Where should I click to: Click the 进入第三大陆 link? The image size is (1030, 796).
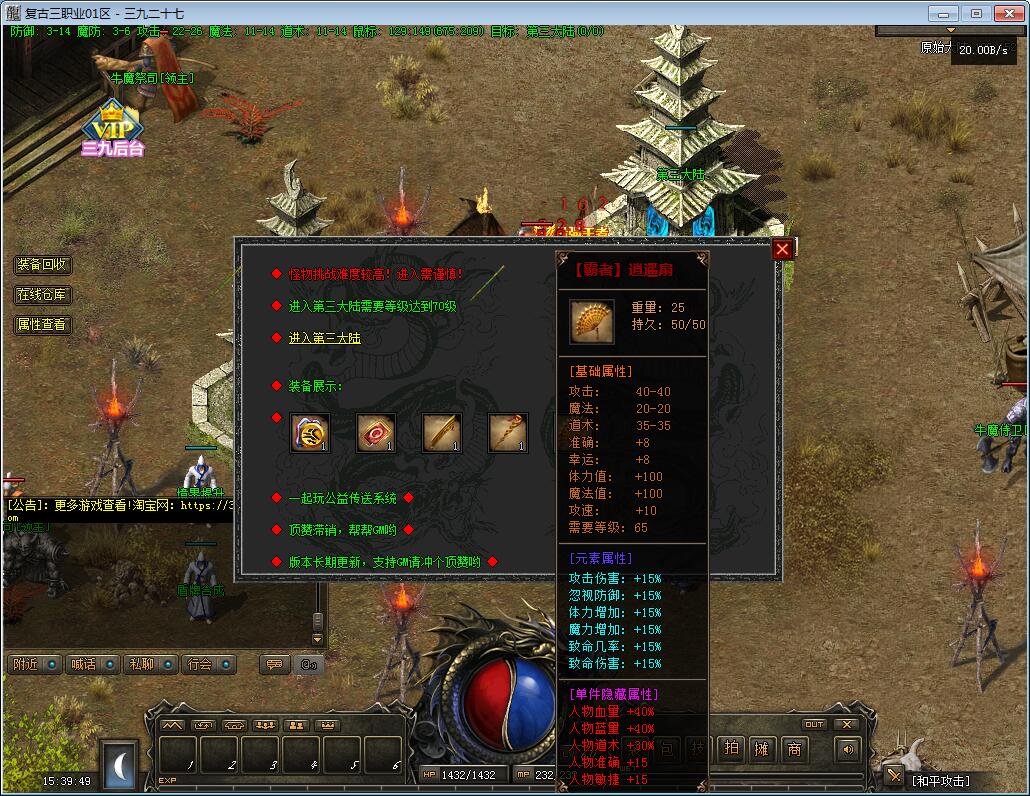324,338
